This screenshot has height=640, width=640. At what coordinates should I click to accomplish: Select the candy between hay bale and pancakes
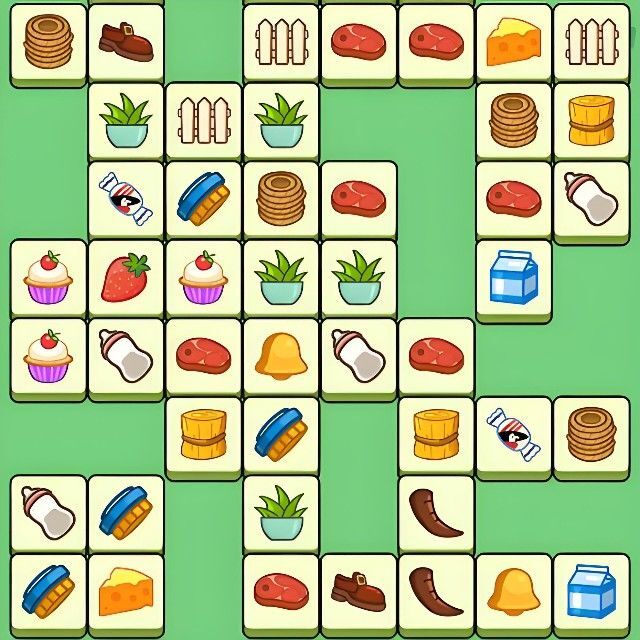click(514, 433)
